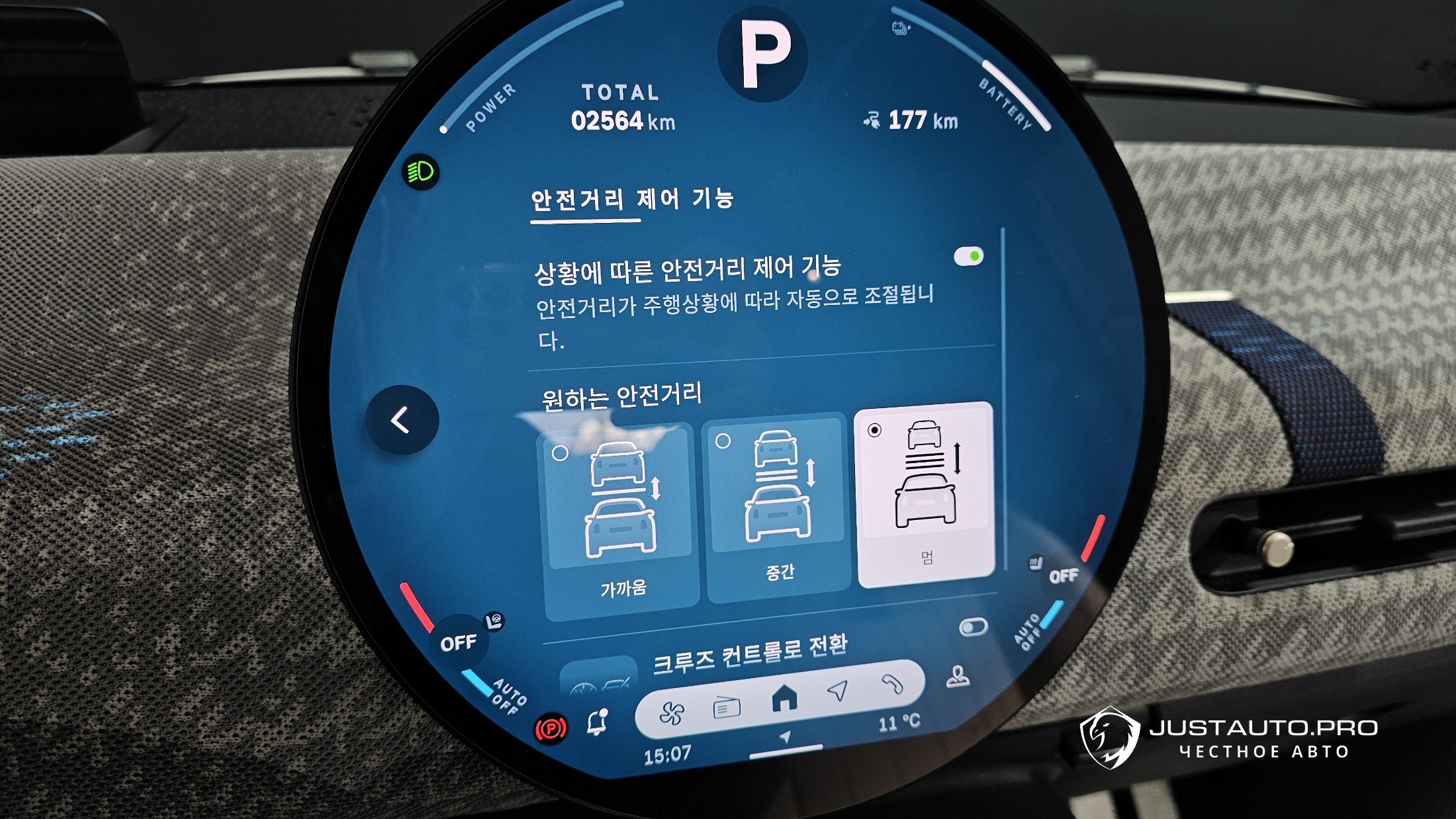
Task: Toggle the 상황에 따른 안전거리 제어 기능 switch
Action: (968, 256)
